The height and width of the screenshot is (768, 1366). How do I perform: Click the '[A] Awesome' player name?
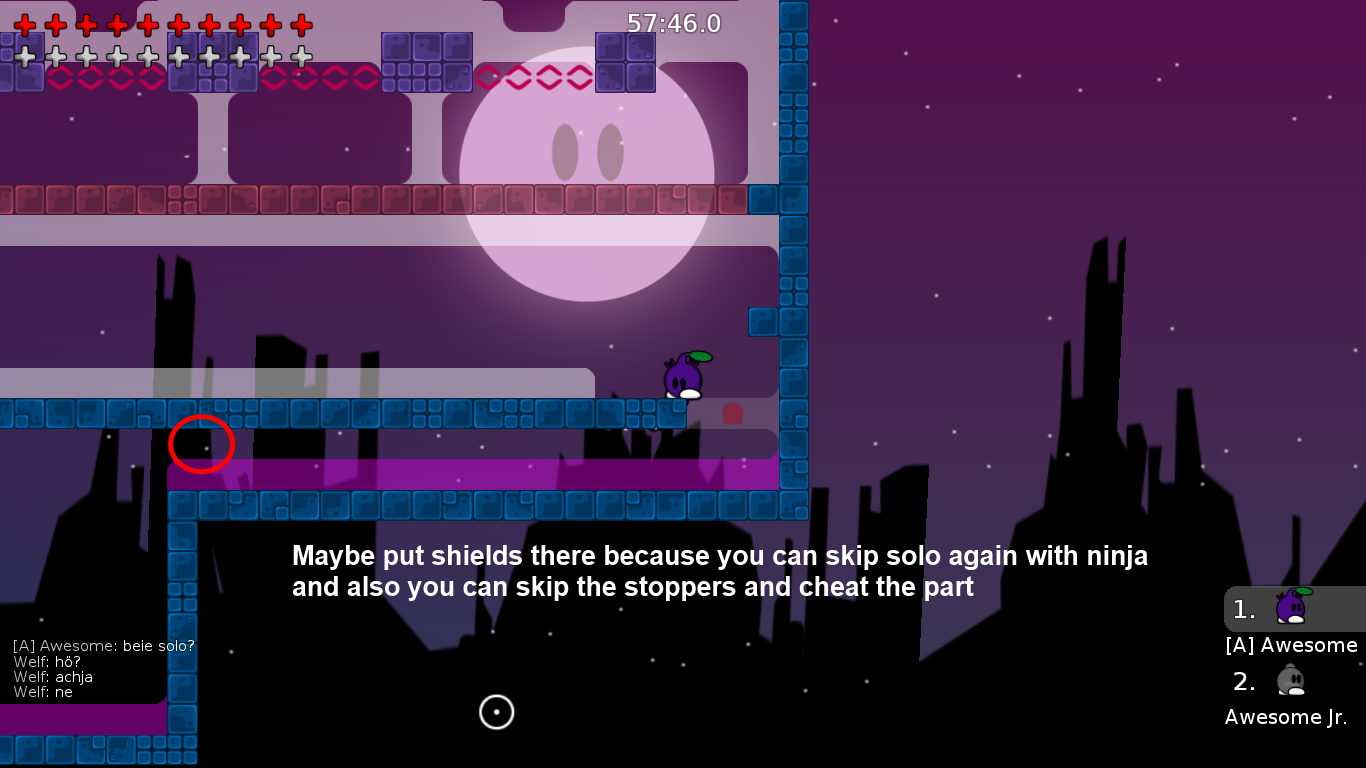tap(1290, 645)
